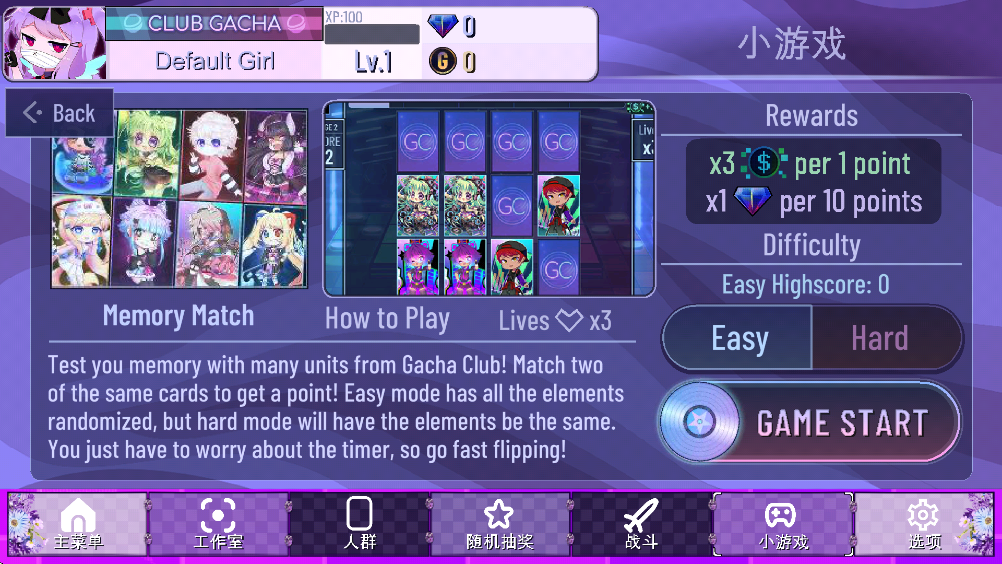Click the Default Girl avatar portrait
The height and width of the screenshot is (564, 1002).
point(54,43)
